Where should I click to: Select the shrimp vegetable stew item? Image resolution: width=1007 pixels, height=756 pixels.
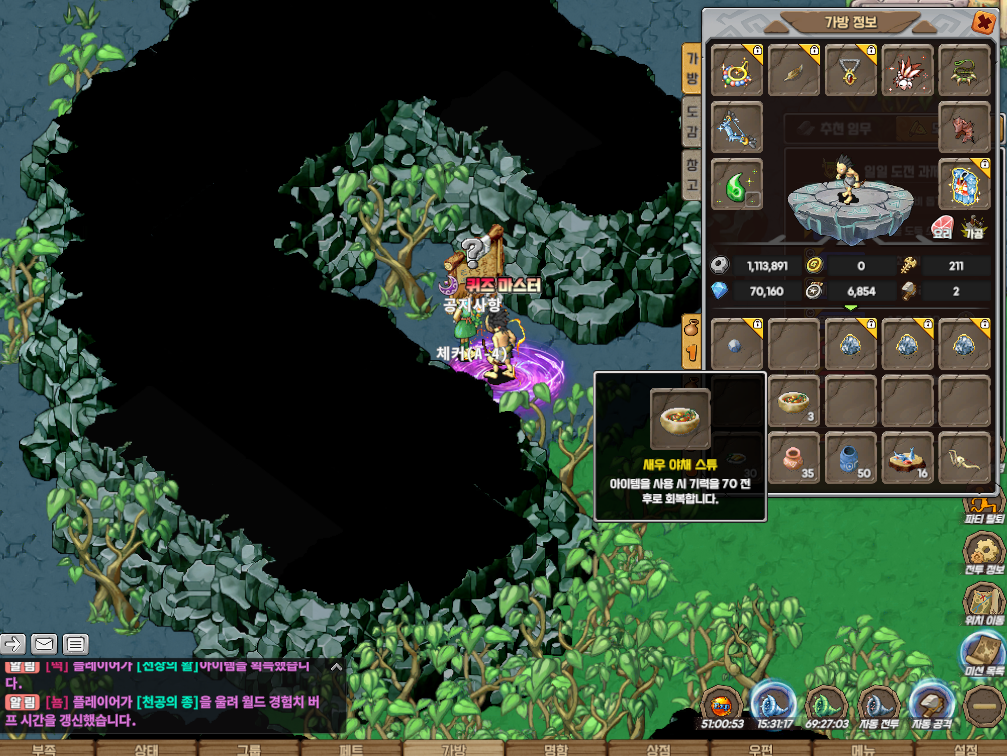coord(795,402)
